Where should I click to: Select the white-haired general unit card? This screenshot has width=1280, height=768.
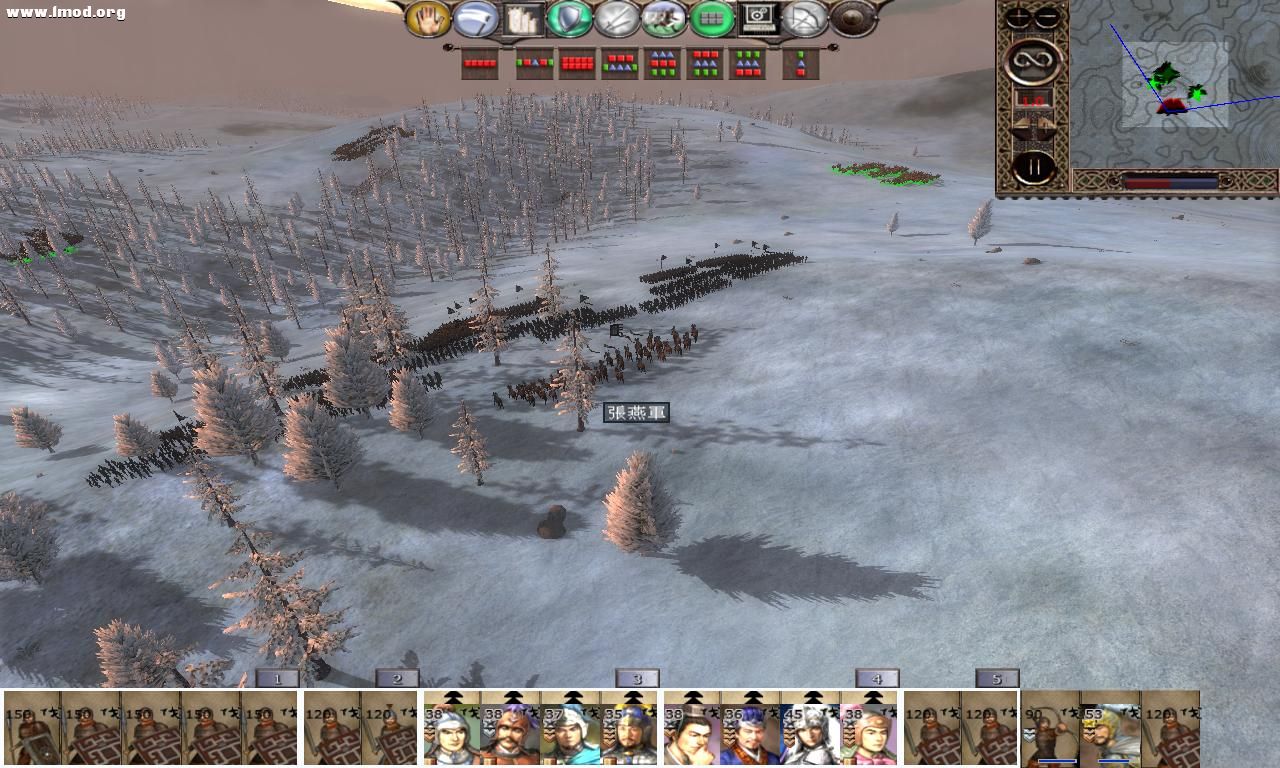click(810, 730)
